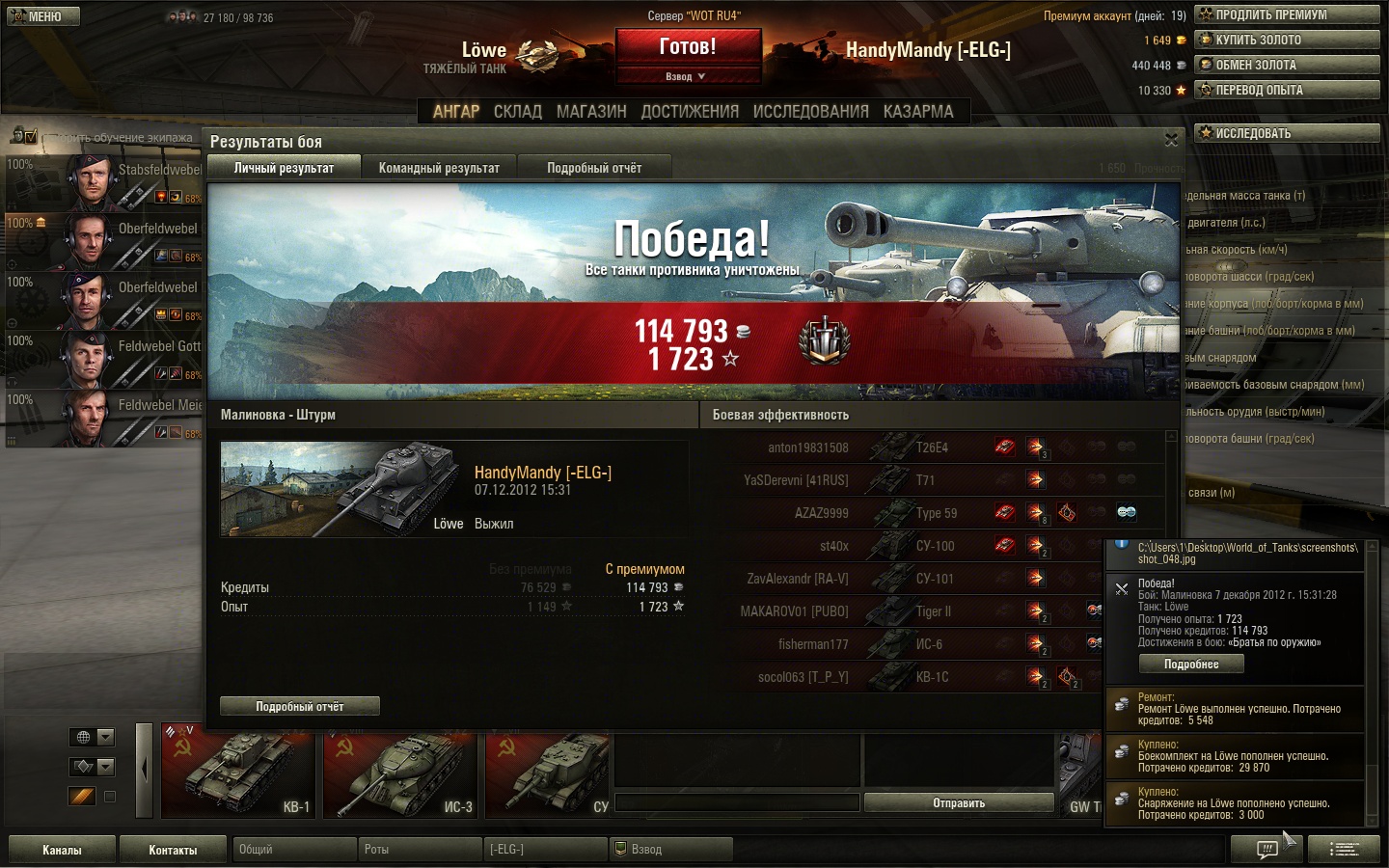
Task: Open the Подробный отчёт tab
Action: [594, 168]
